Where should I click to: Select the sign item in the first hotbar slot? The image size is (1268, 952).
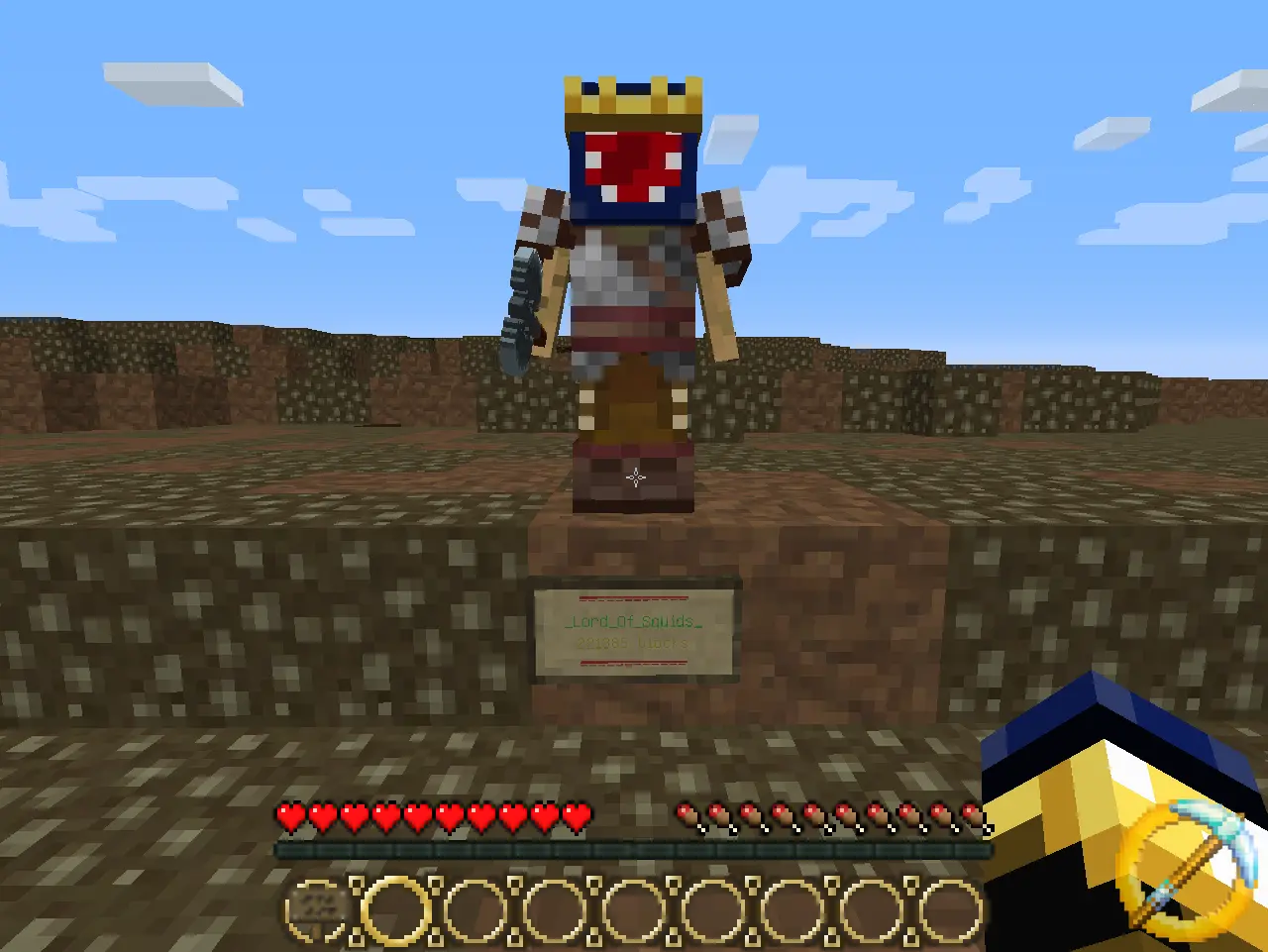[x=315, y=908]
